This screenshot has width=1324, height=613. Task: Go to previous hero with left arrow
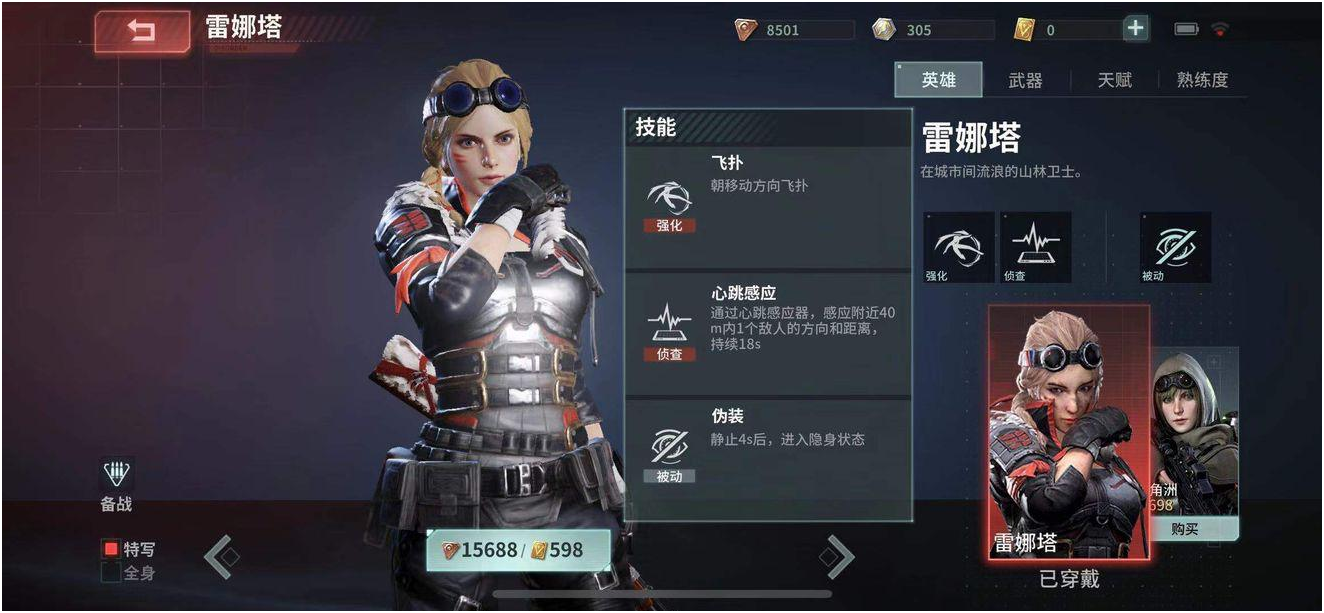(x=222, y=557)
